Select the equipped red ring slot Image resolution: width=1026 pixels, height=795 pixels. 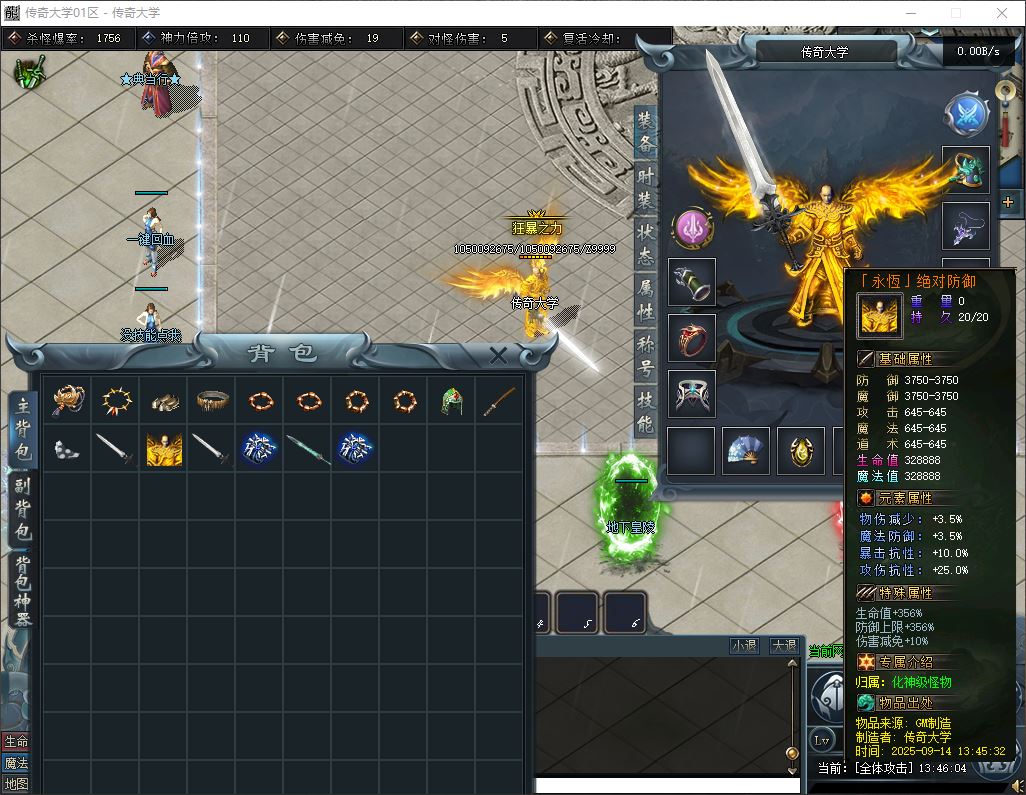[x=692, y=338]
